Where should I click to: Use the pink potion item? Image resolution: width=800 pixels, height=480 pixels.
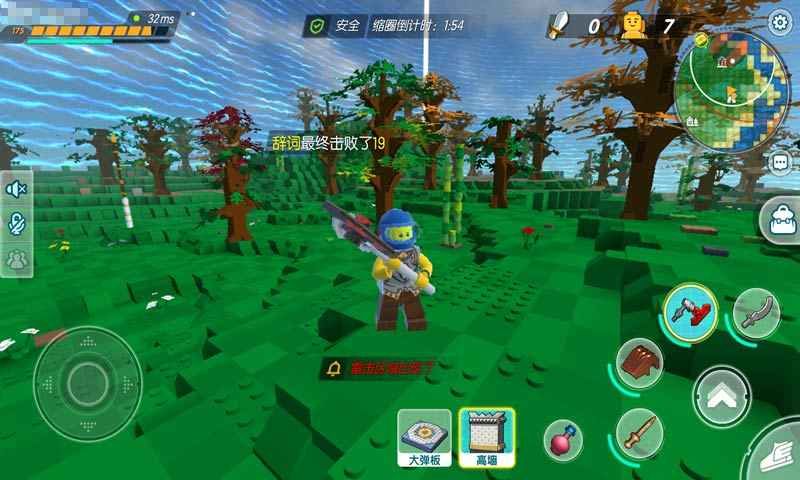(x=561, y=439)
